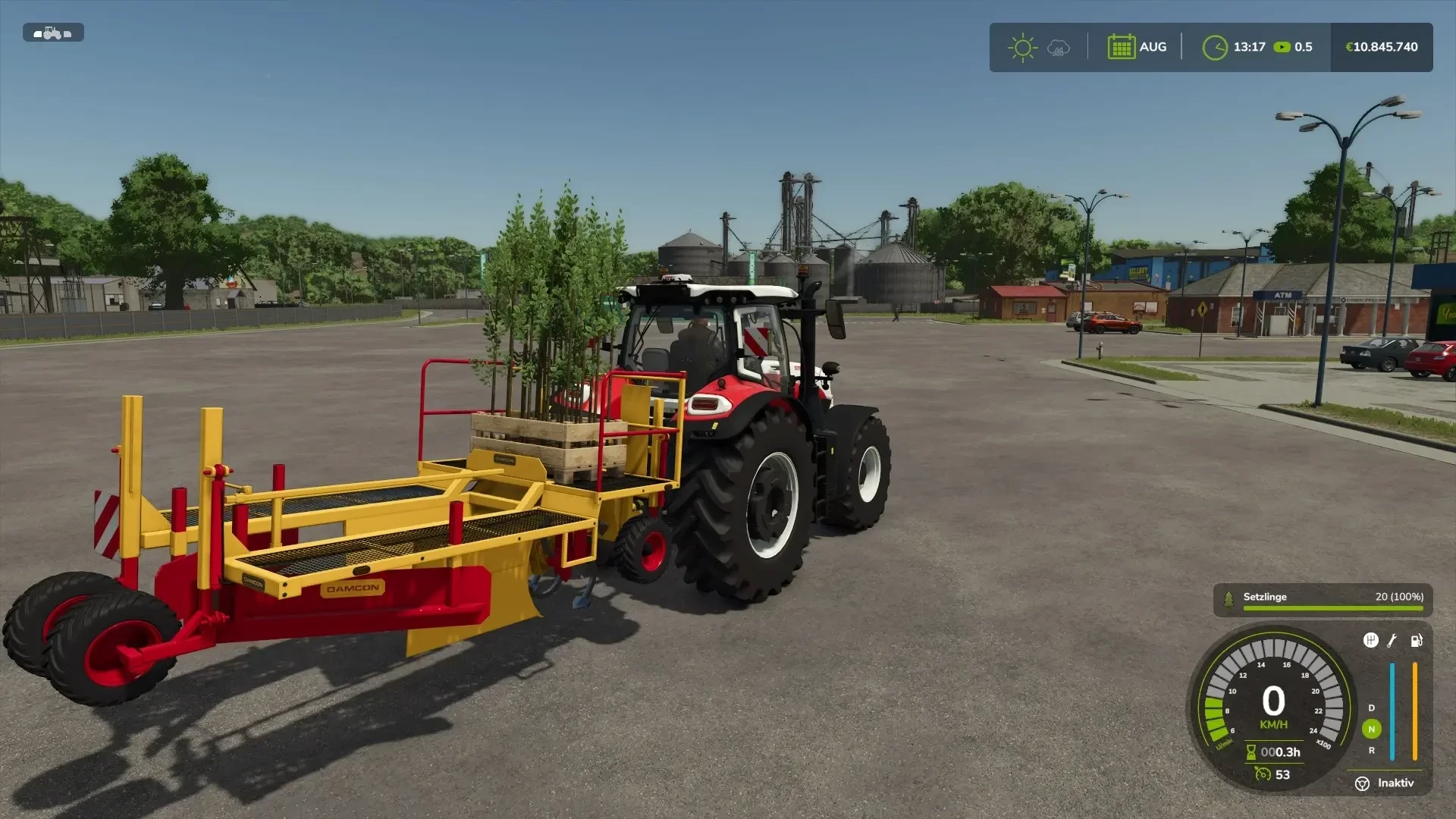Click the Setzlinge green progress bar
Screen dimensions: 1456x819
point(1333,607)
